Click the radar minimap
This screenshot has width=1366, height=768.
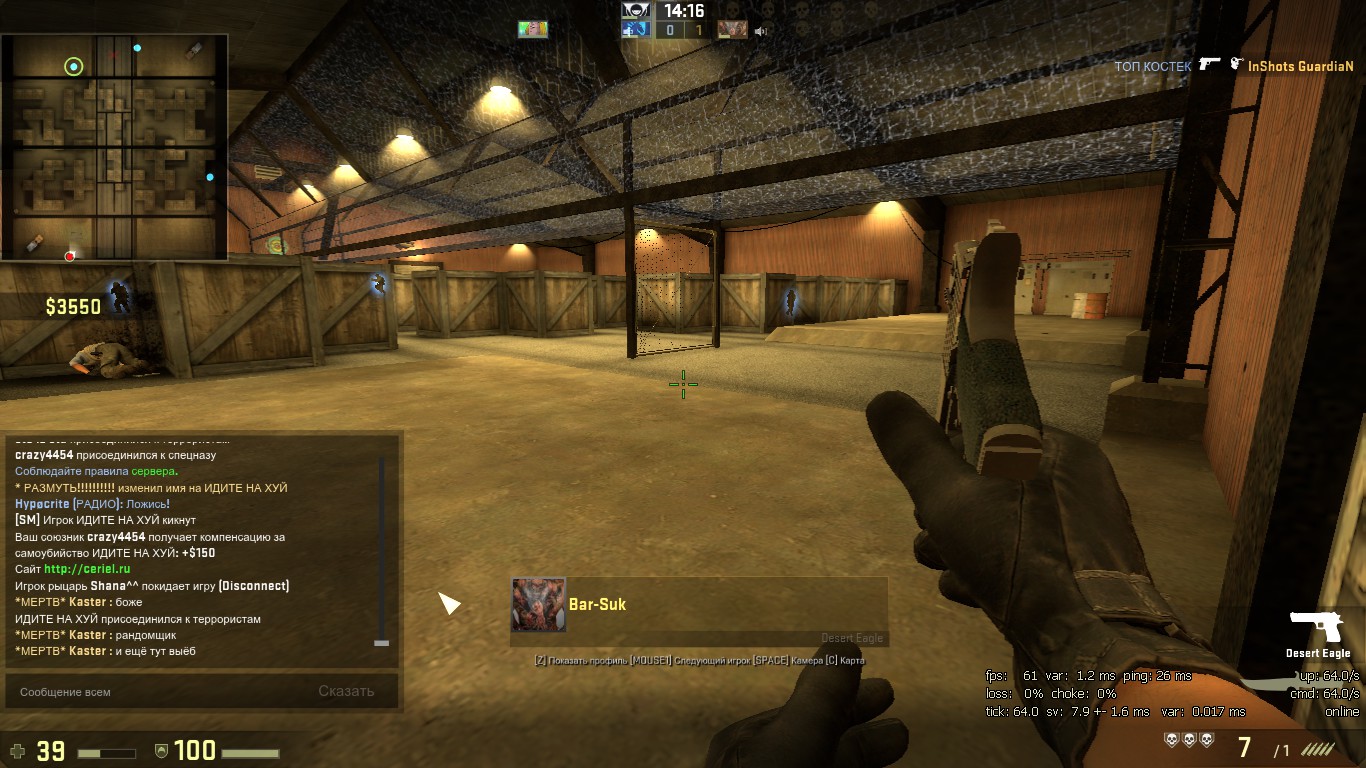pos(114,147)
